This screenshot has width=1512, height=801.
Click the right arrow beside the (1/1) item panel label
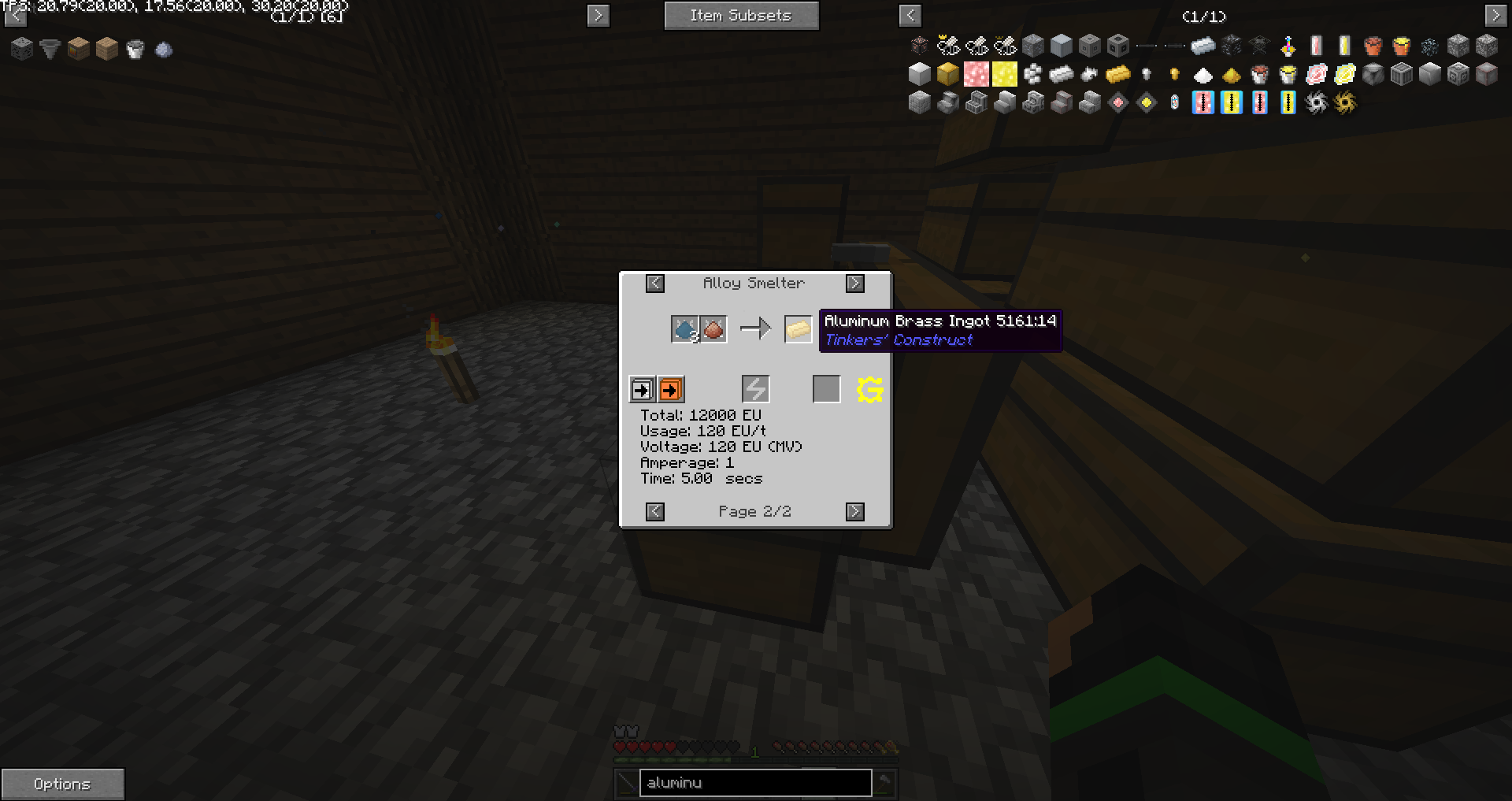1495,15
